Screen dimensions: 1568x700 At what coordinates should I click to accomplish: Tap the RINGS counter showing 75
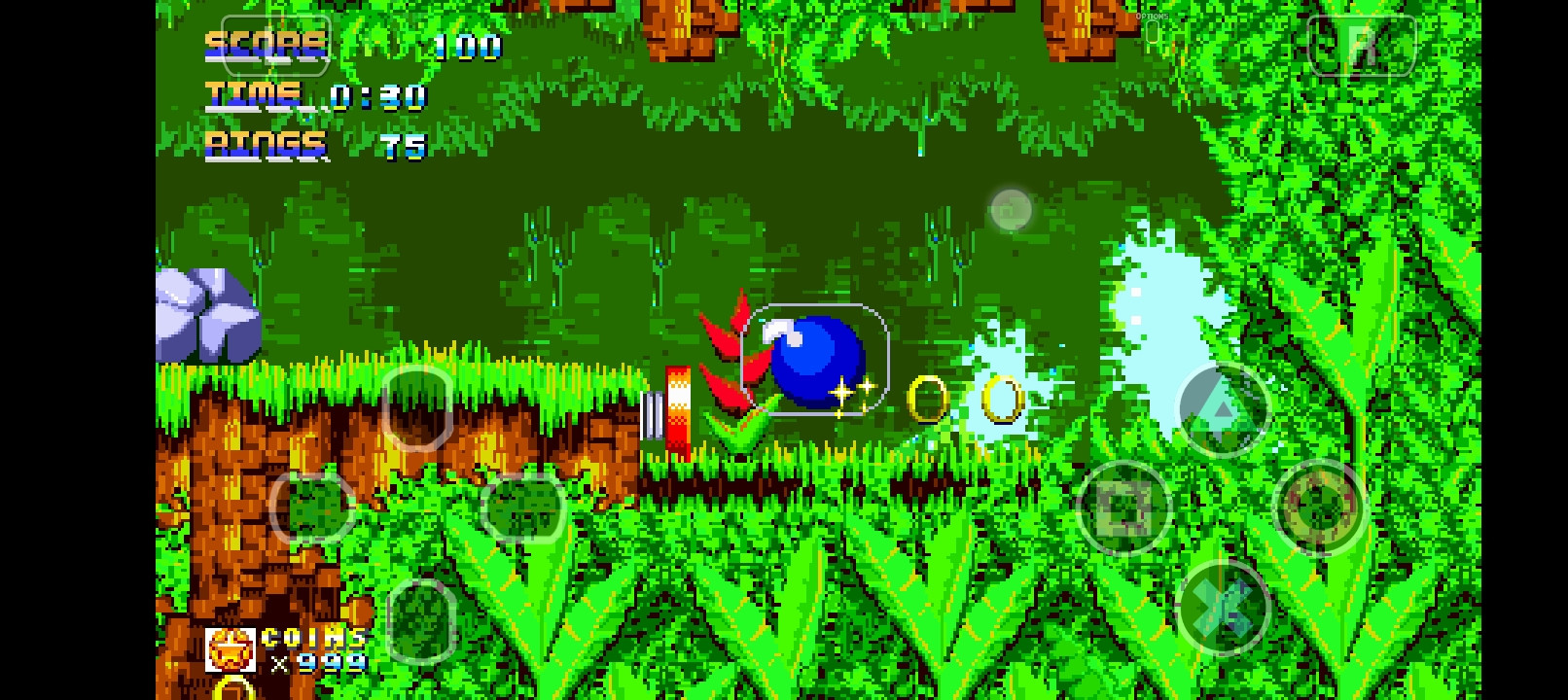tap(404, 146)
